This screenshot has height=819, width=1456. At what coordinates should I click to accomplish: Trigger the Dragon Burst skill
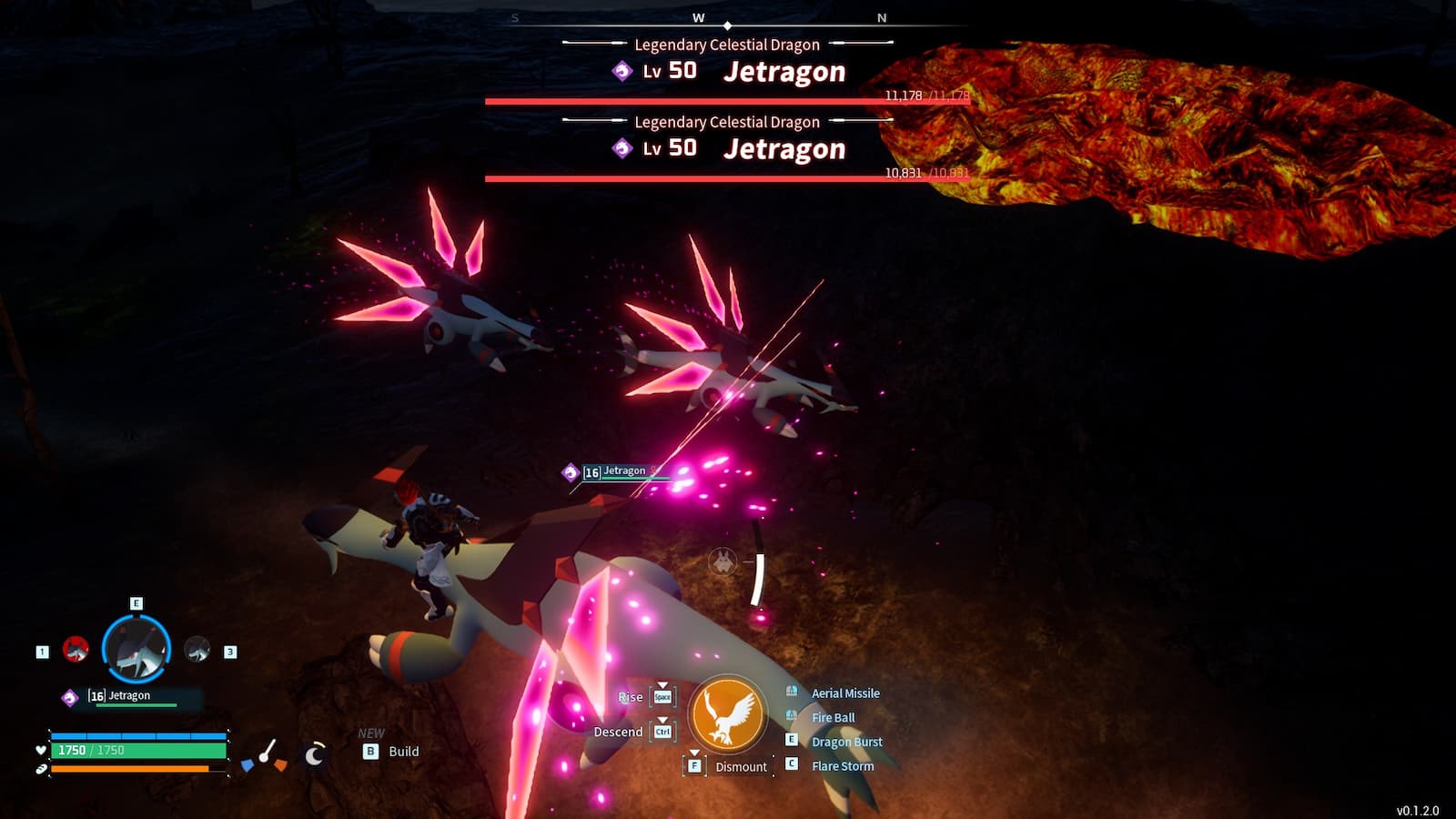(846, 742)
